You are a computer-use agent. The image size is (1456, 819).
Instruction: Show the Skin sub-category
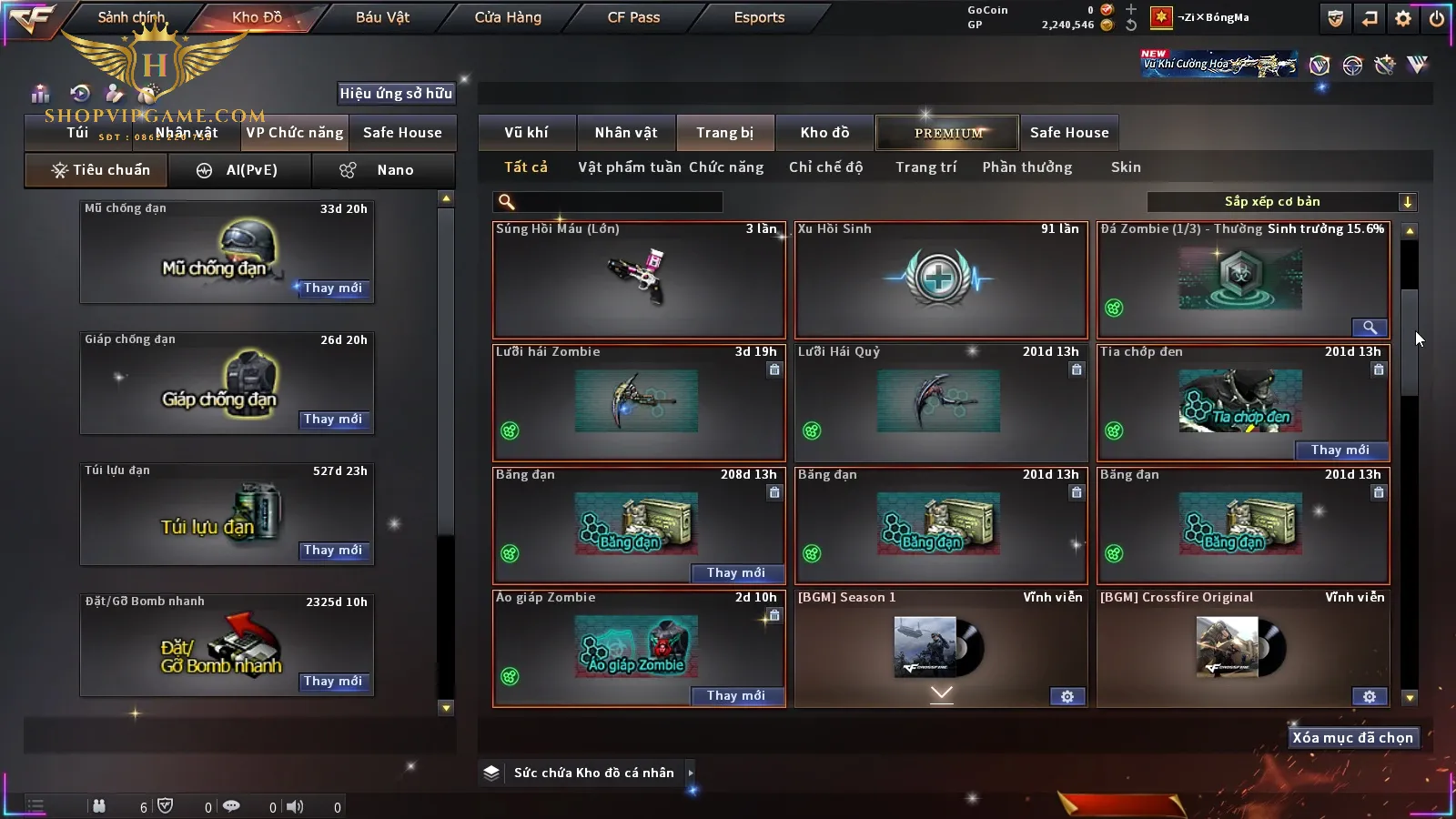tap(1126, 167)
